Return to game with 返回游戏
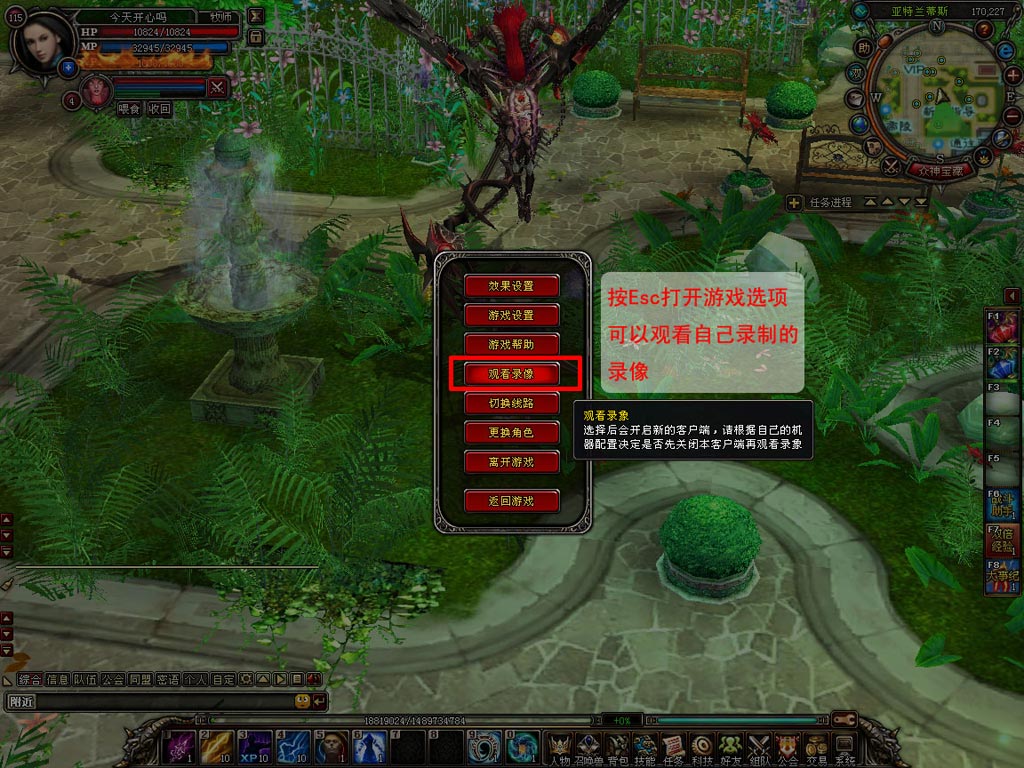Image resolution: width=1024 pixels, height=768 pixels. [511, 501]
